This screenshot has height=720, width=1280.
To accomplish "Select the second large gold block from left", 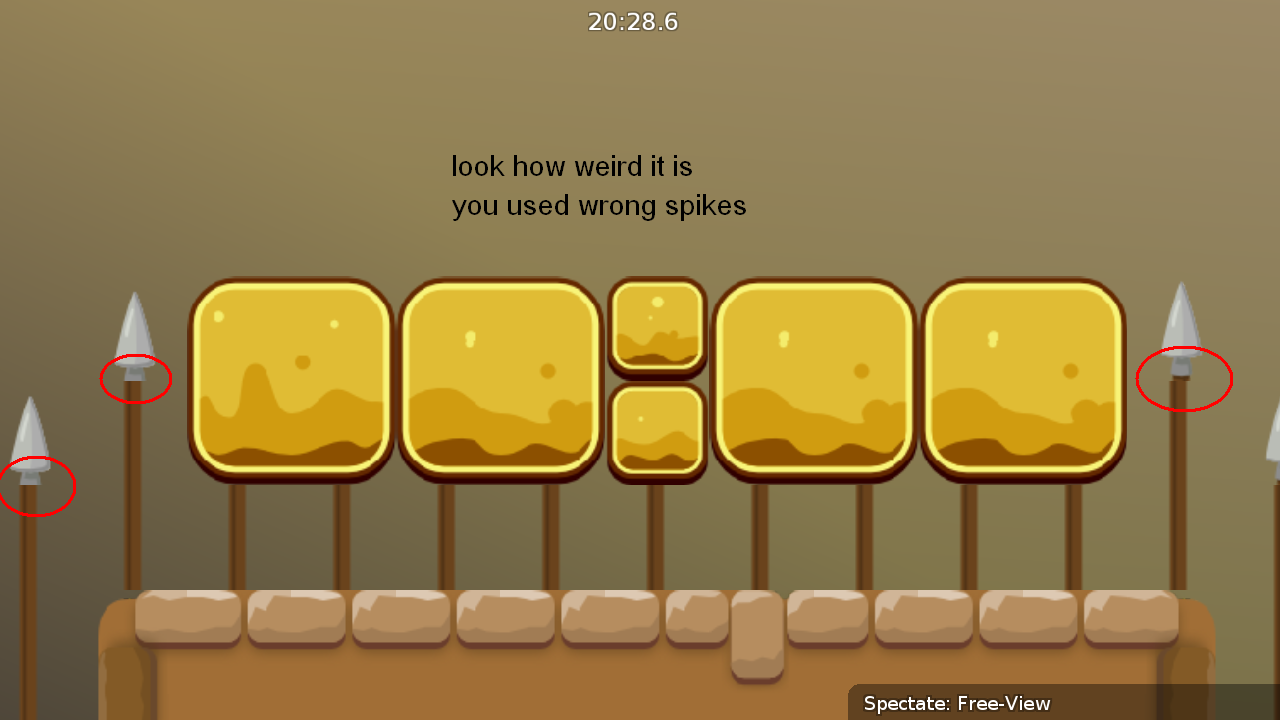I will tap(502, 380).
